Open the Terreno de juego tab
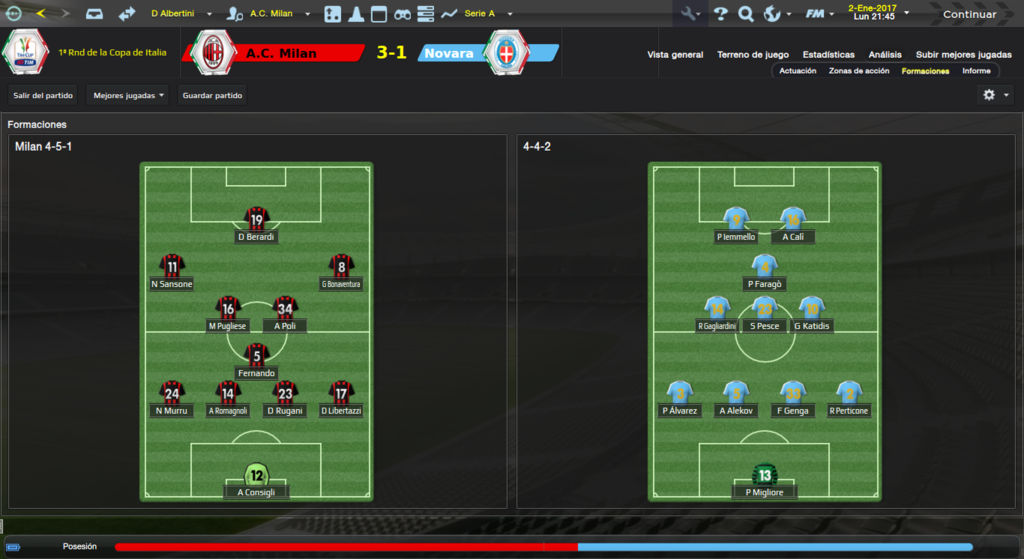The height and width of the screenshot is (559, 1024). click(753, 55)
